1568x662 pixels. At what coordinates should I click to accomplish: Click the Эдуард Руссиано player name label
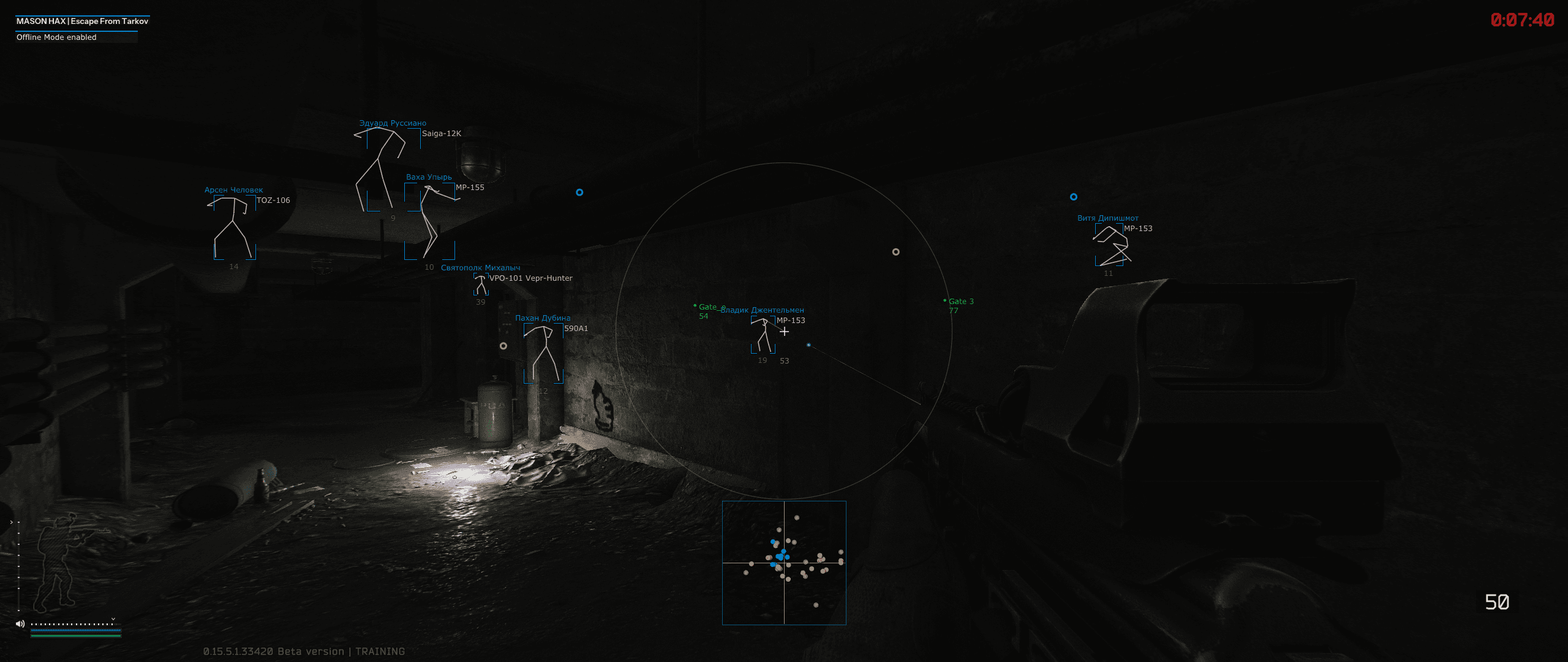click(x=393, y=123)
